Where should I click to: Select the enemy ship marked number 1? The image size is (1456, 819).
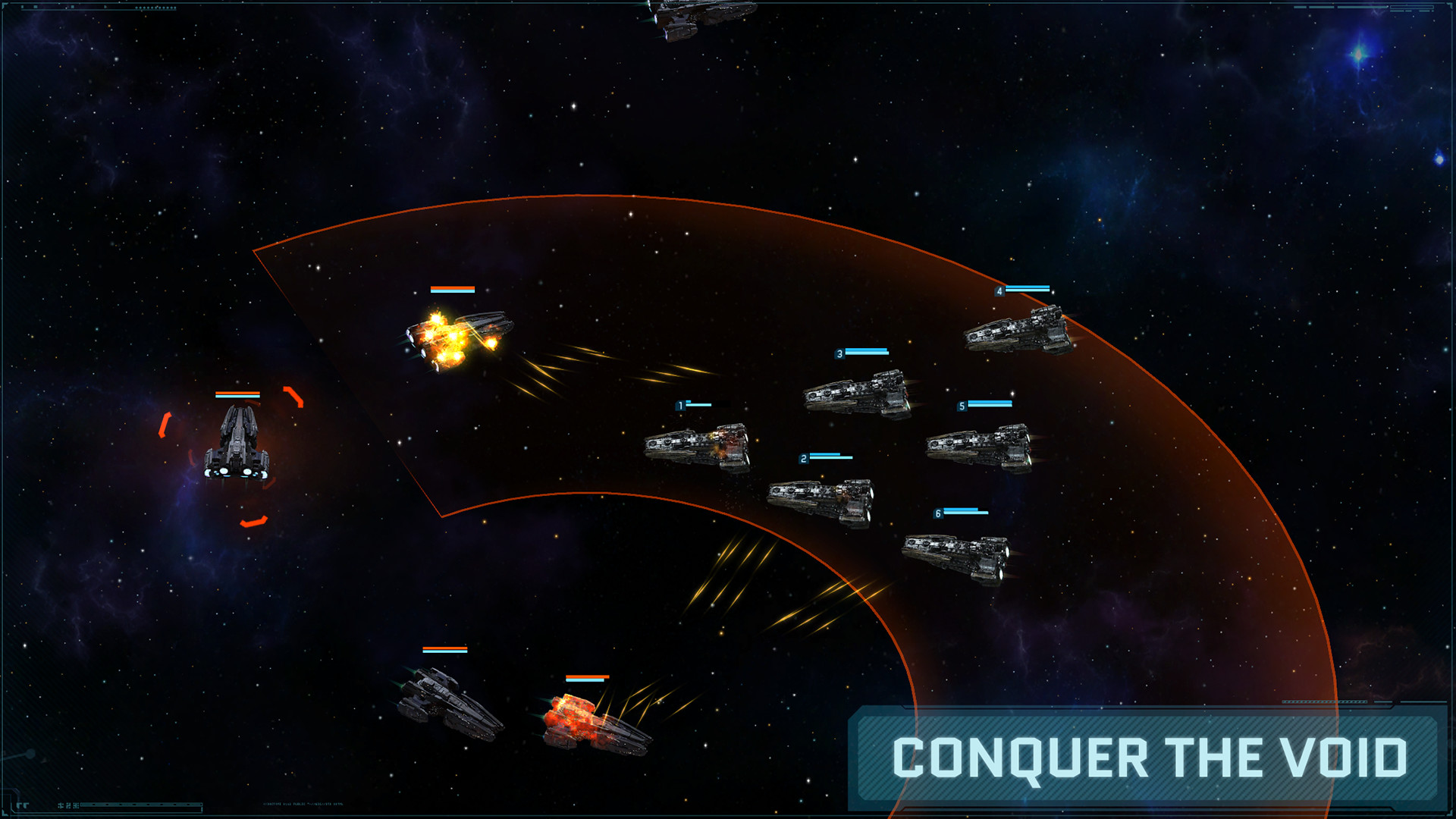click(694, 447)
